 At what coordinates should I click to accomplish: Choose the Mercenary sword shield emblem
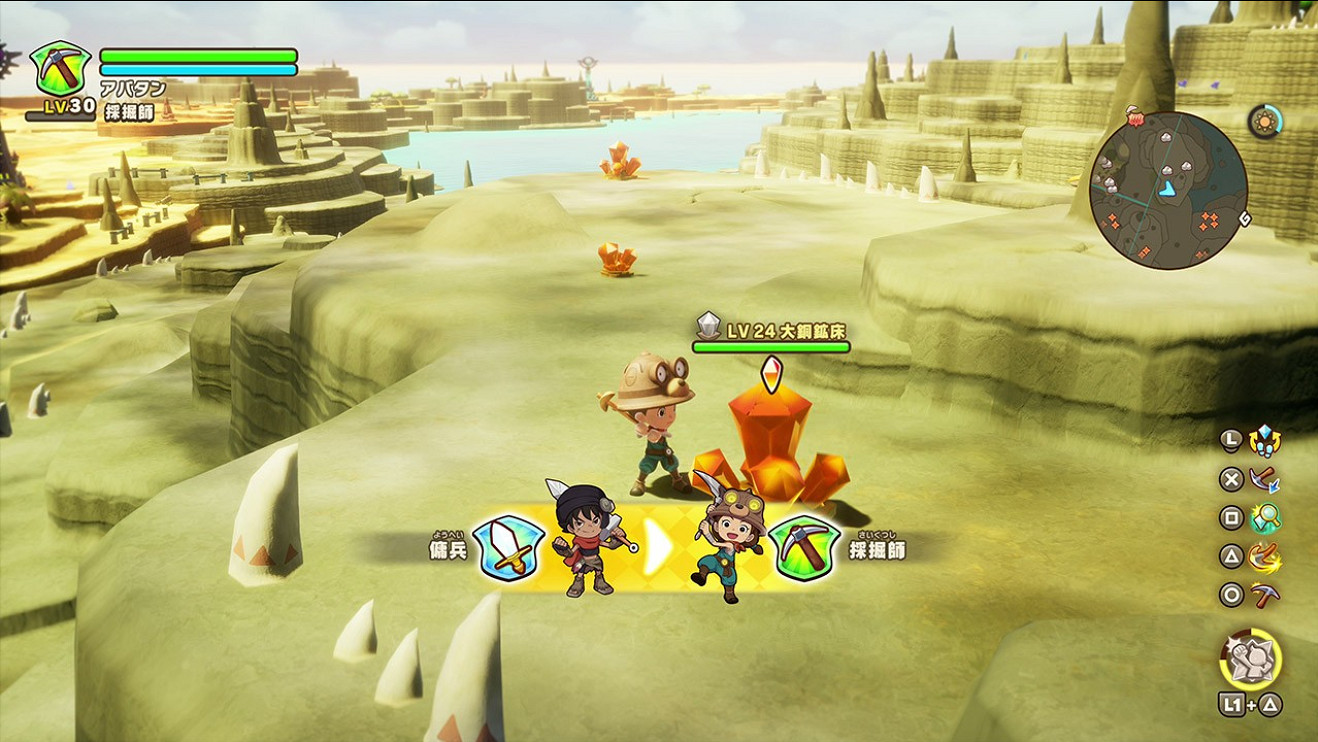508,549
